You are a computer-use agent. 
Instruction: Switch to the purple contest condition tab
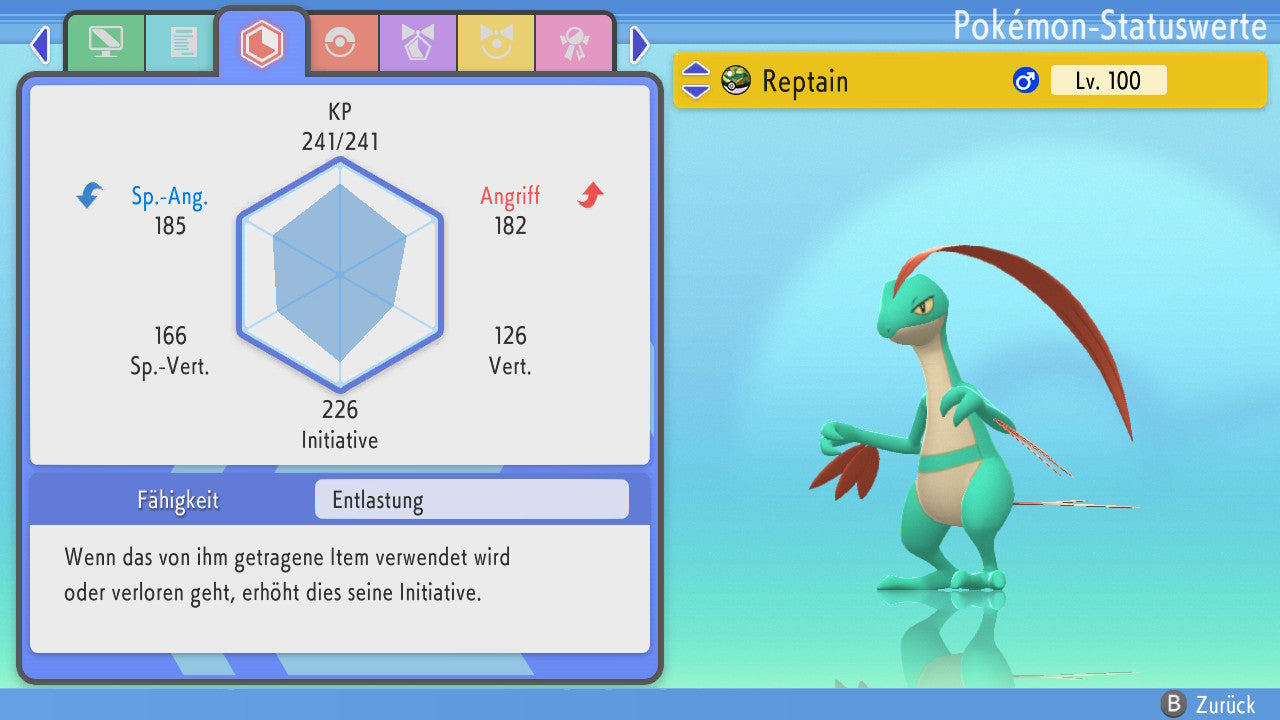click(x=417, y=43)
